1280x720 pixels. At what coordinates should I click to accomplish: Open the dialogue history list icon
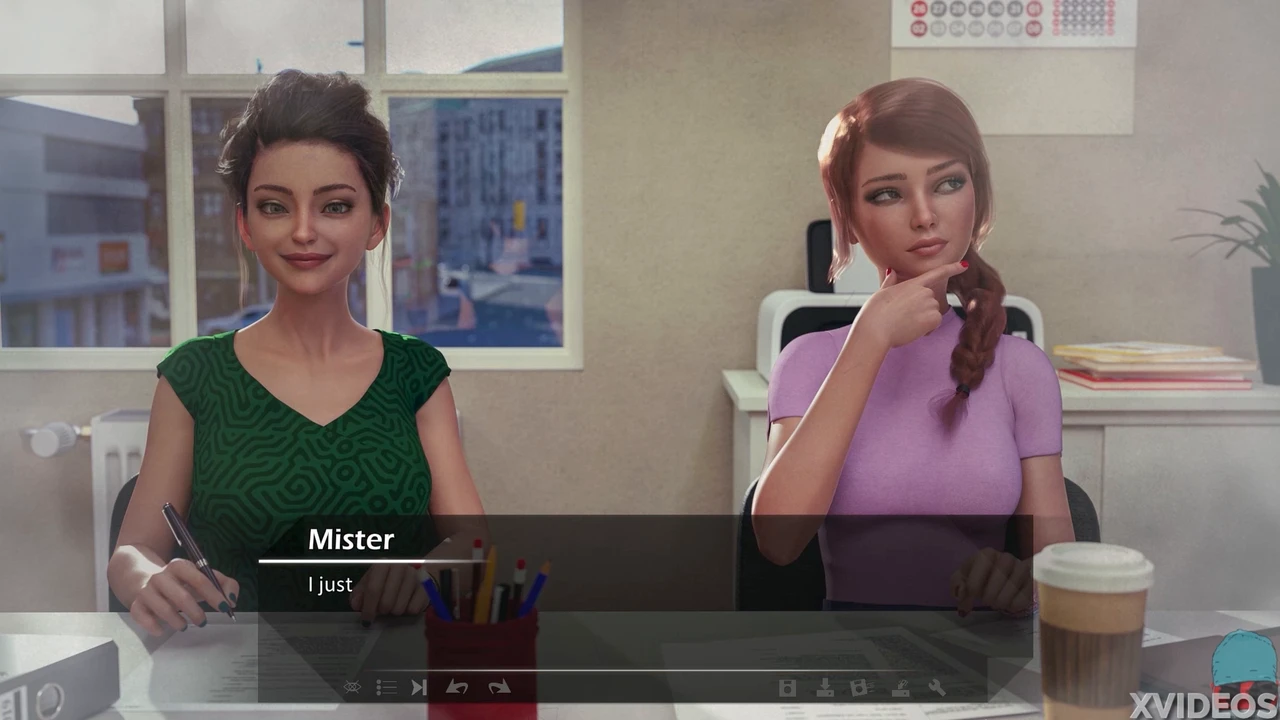[x=386, y=687]
